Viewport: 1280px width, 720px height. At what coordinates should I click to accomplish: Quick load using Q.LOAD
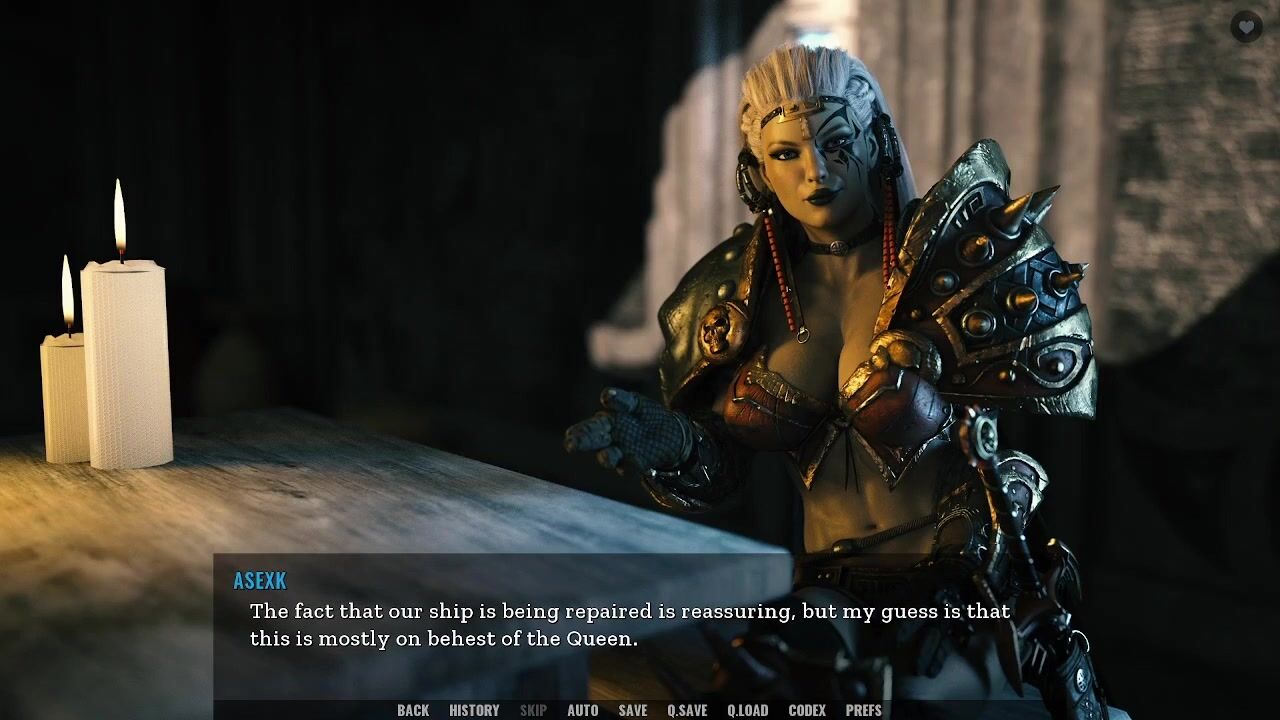tap(747, 710)
